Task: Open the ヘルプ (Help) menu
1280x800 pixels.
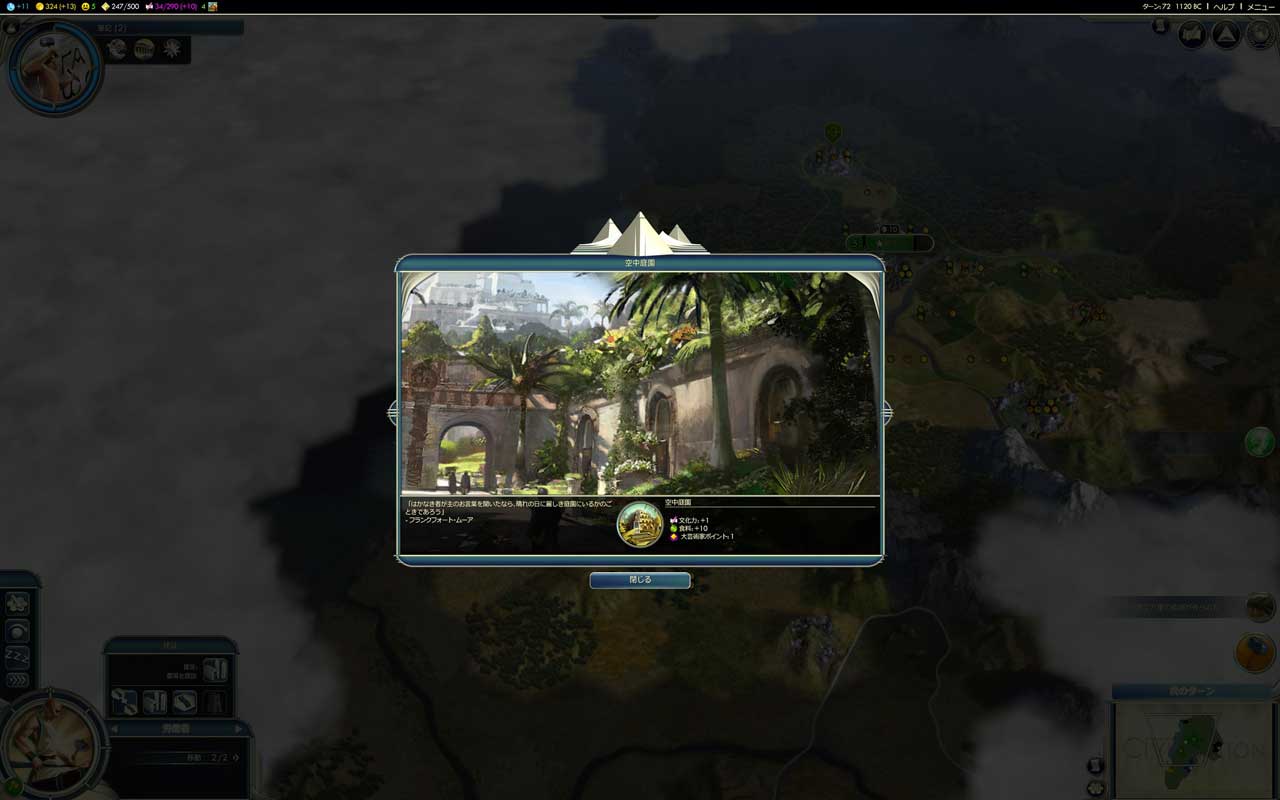Action: pos(1224,7)
